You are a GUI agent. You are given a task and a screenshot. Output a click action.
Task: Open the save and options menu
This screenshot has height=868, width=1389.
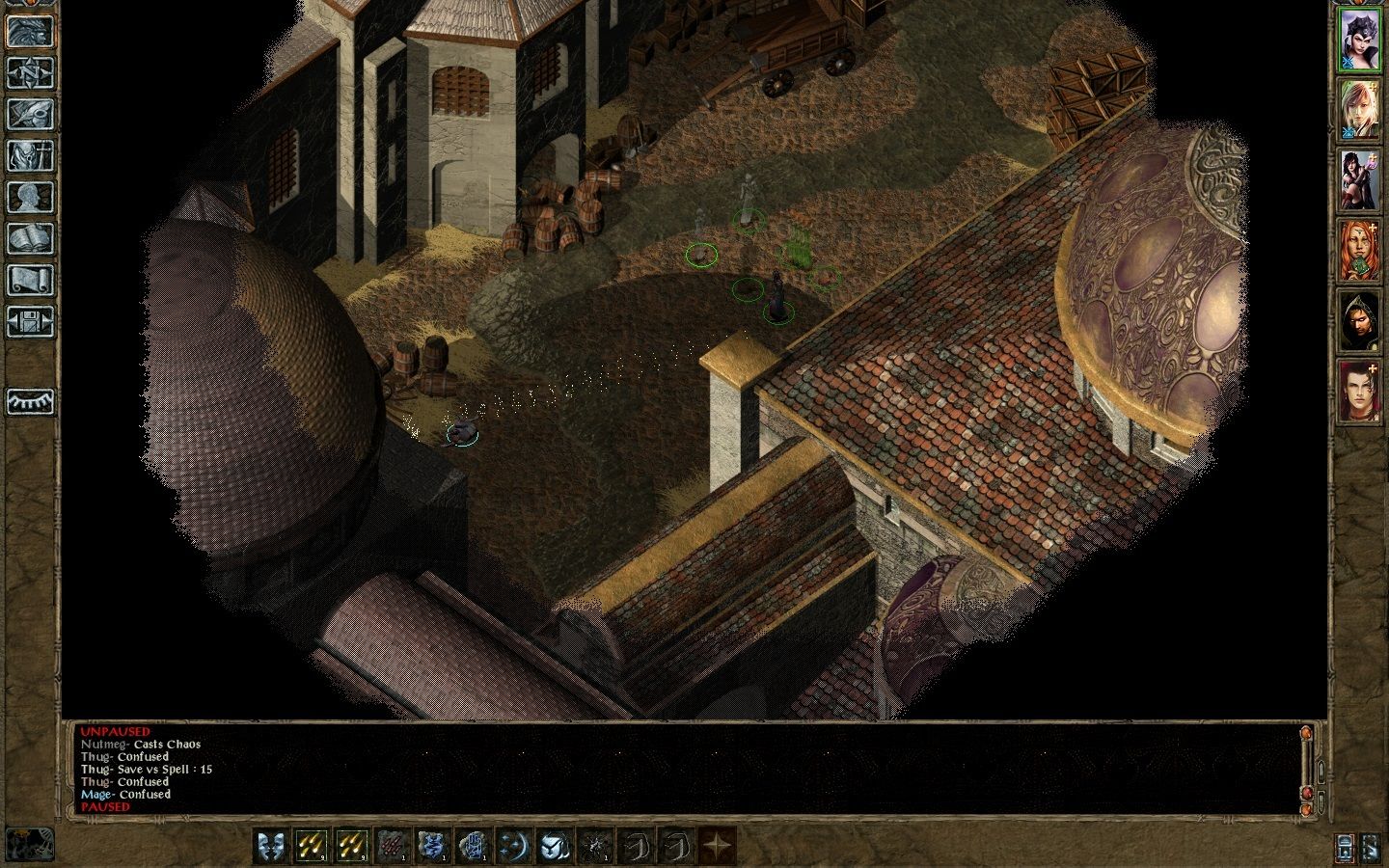tap(30, 321)
